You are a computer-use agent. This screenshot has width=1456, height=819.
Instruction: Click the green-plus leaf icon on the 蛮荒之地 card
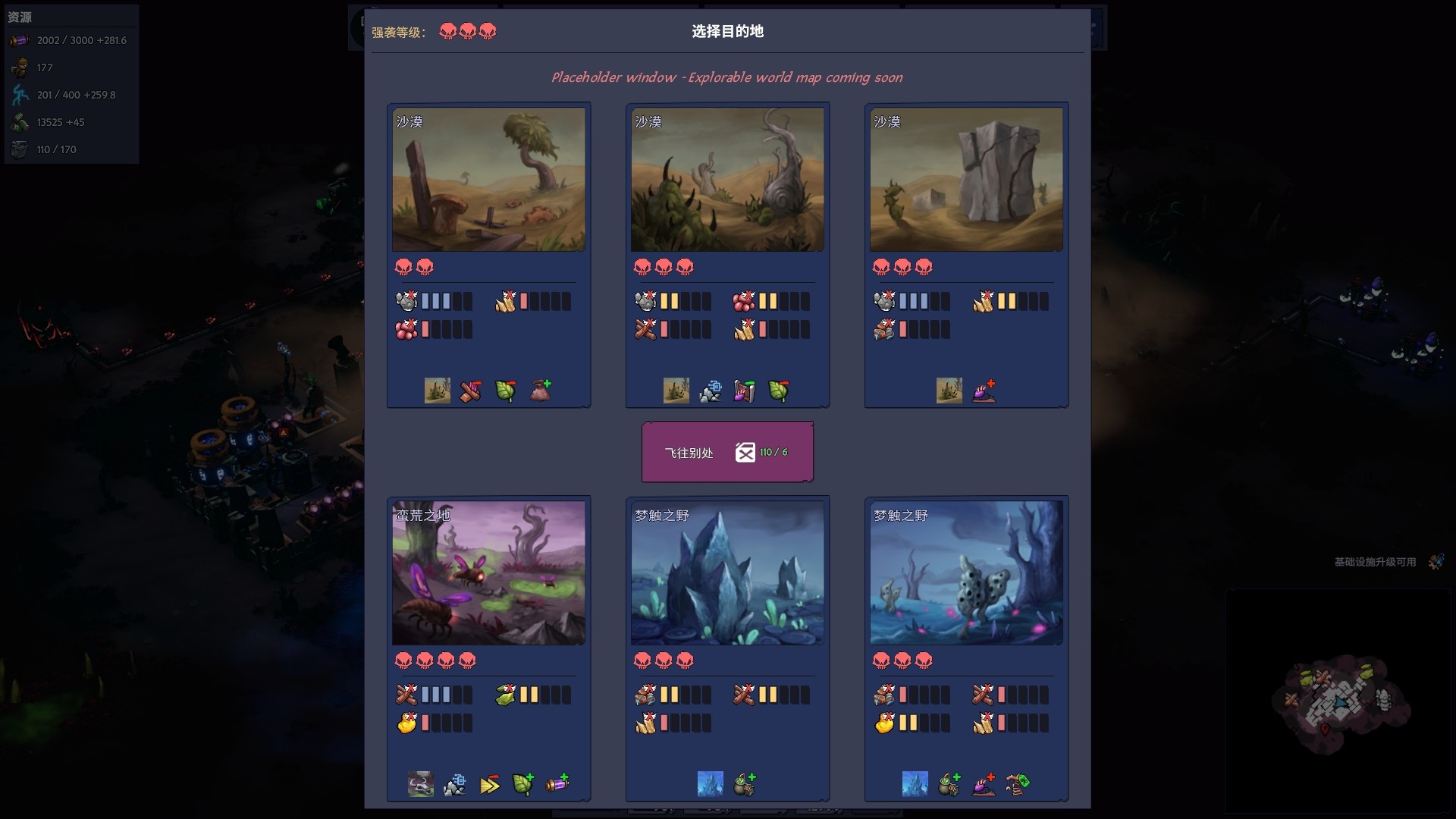coord(524,784)
